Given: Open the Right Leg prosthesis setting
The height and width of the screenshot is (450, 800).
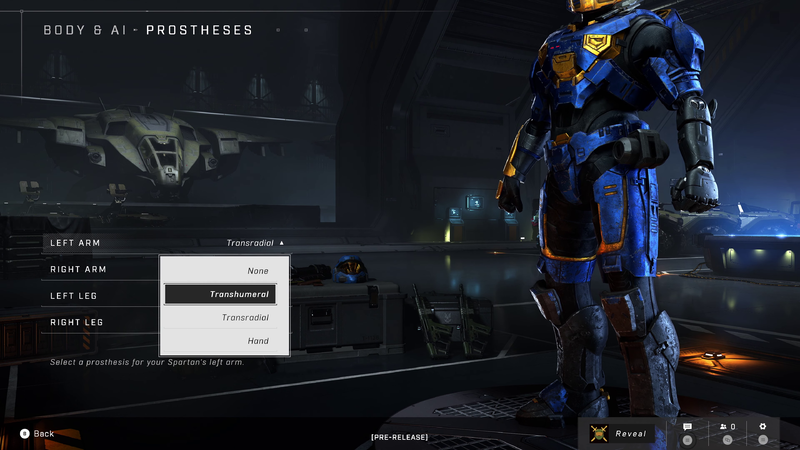Looking at the screenshot, I should pyautogui.click(x=76, y=322).
